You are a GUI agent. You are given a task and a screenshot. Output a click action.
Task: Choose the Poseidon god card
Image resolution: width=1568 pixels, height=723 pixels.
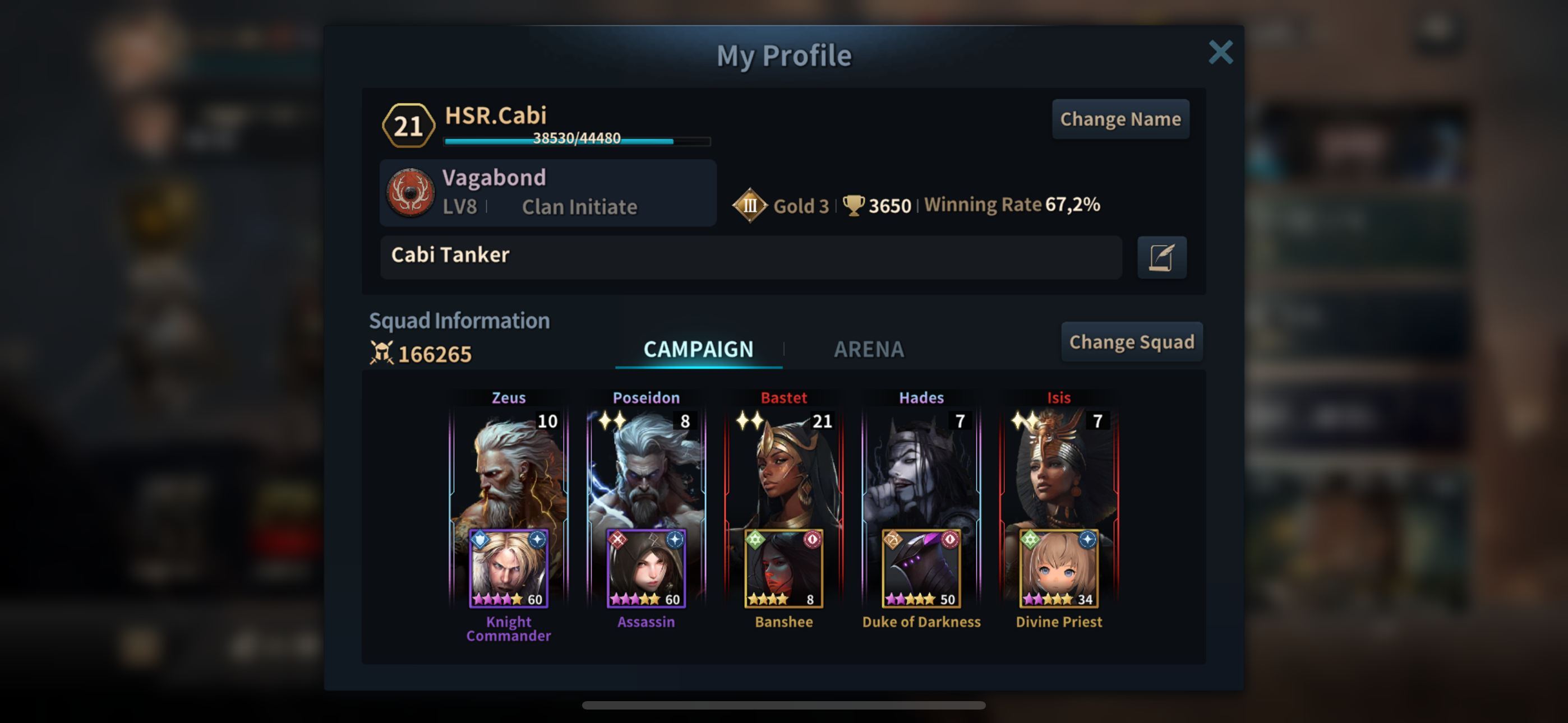[646, 469]
